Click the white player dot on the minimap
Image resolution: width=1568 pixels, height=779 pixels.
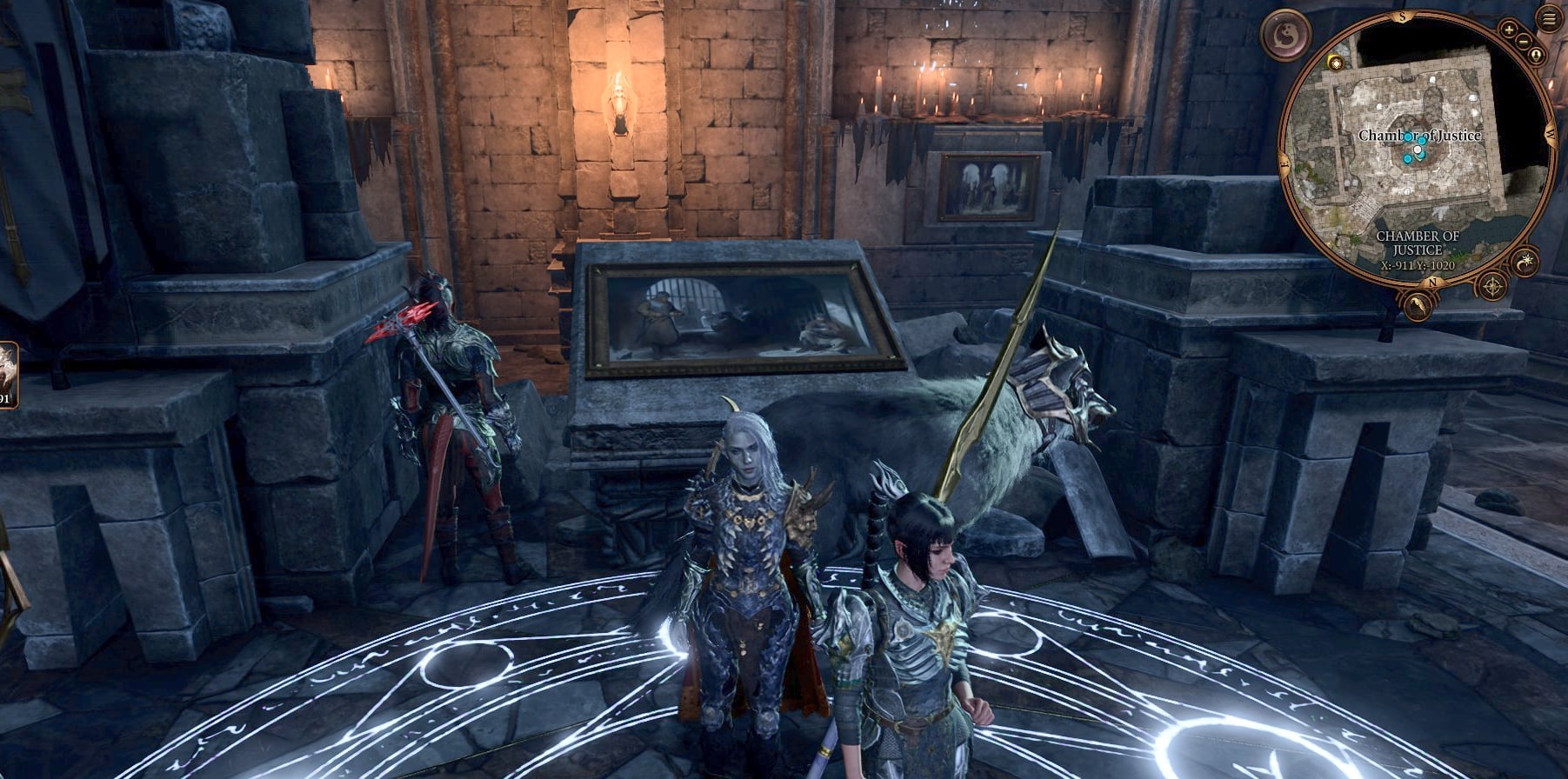[x=1416, y=150]
